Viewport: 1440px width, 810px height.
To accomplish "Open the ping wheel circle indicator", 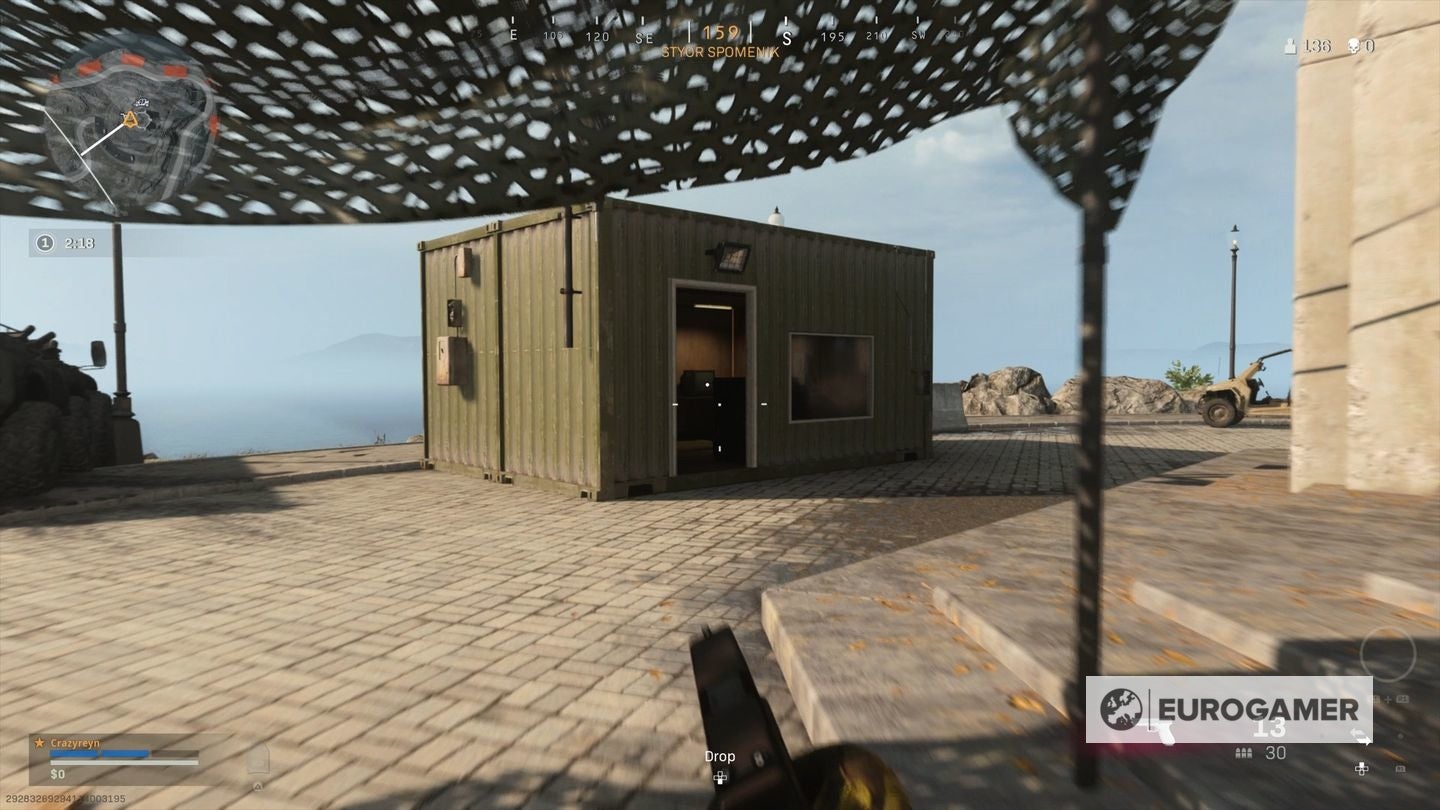I will (1388, 655).
